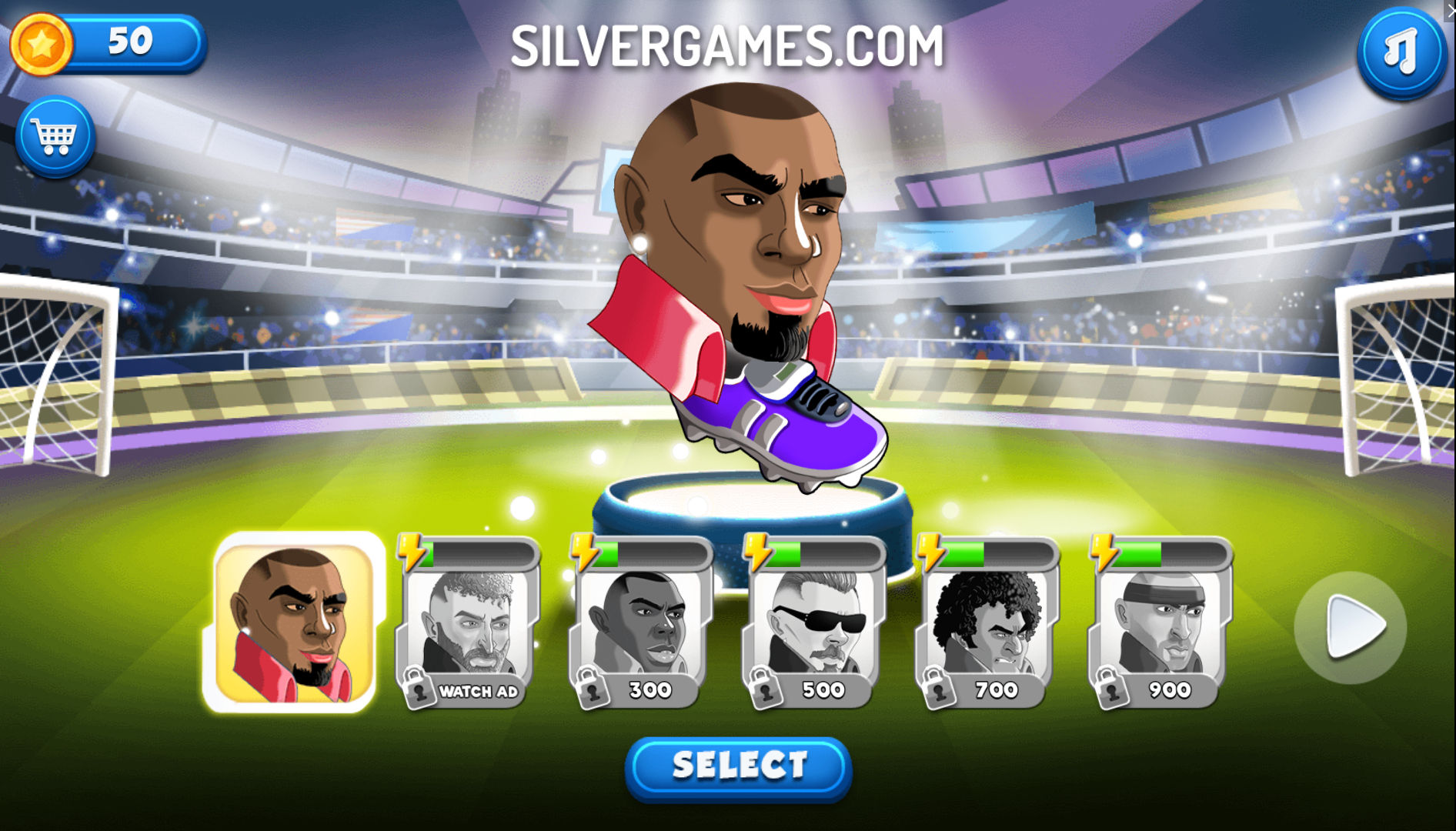Confirm character with the SELECT button
The height and width of the screenshot is (831, 1456).
[738, 767]
